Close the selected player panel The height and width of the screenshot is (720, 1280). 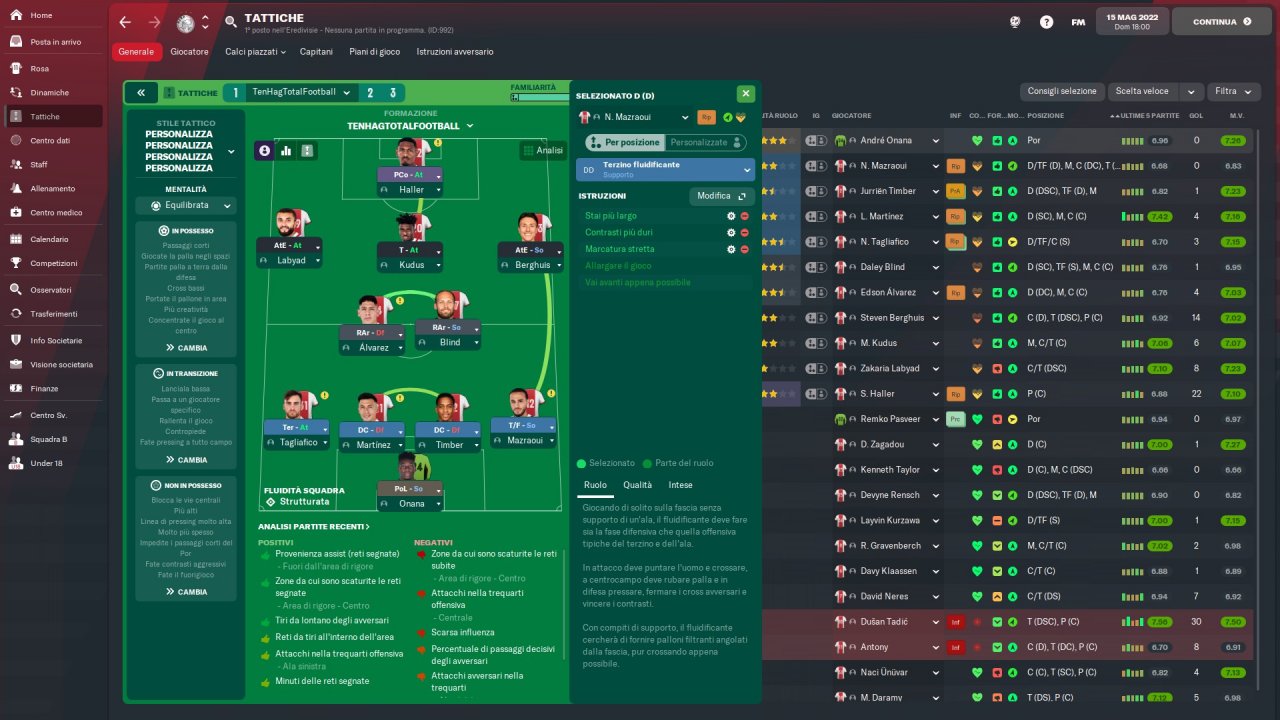coord(745,94)
